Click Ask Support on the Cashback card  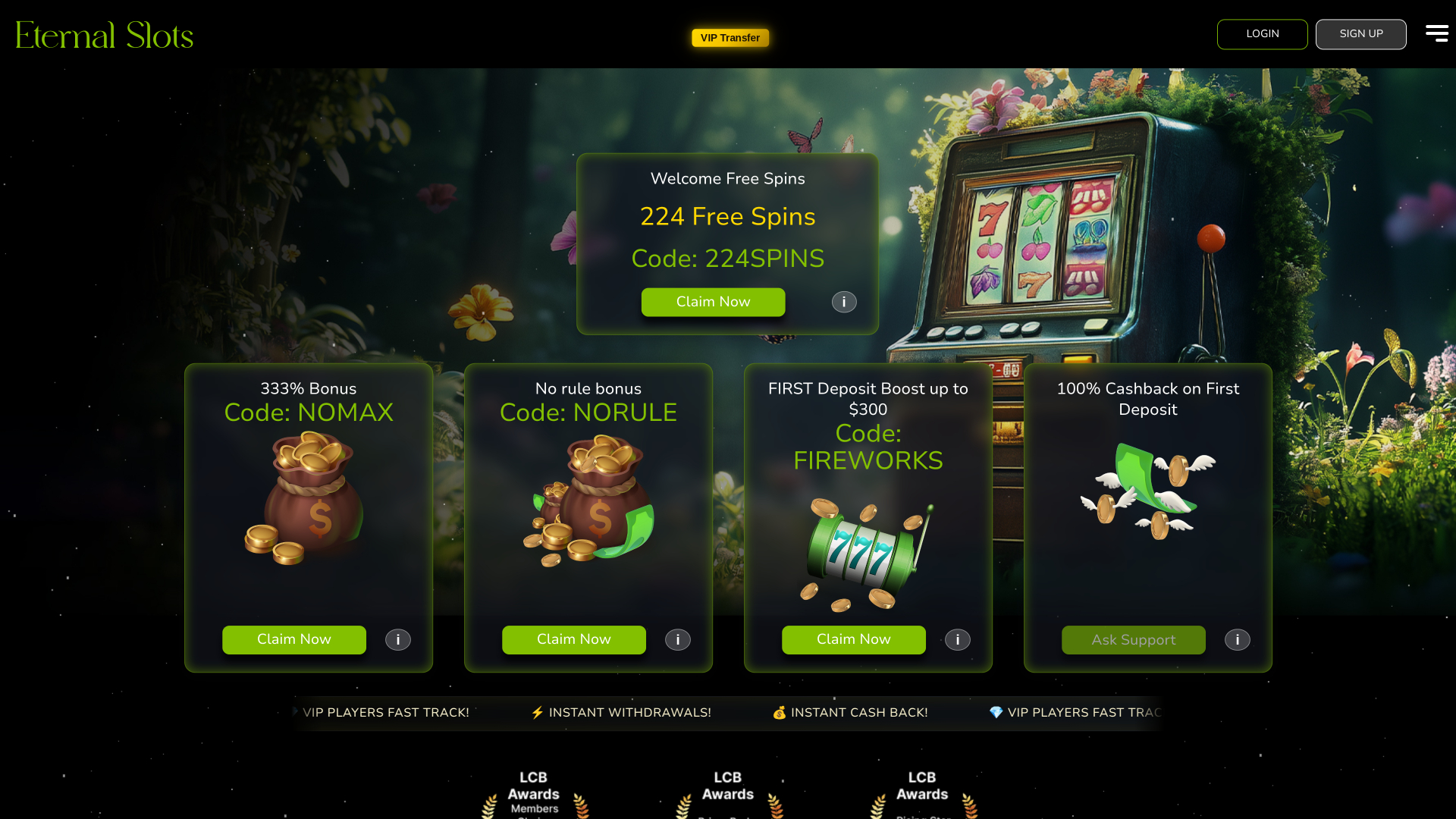point(1133,639)
